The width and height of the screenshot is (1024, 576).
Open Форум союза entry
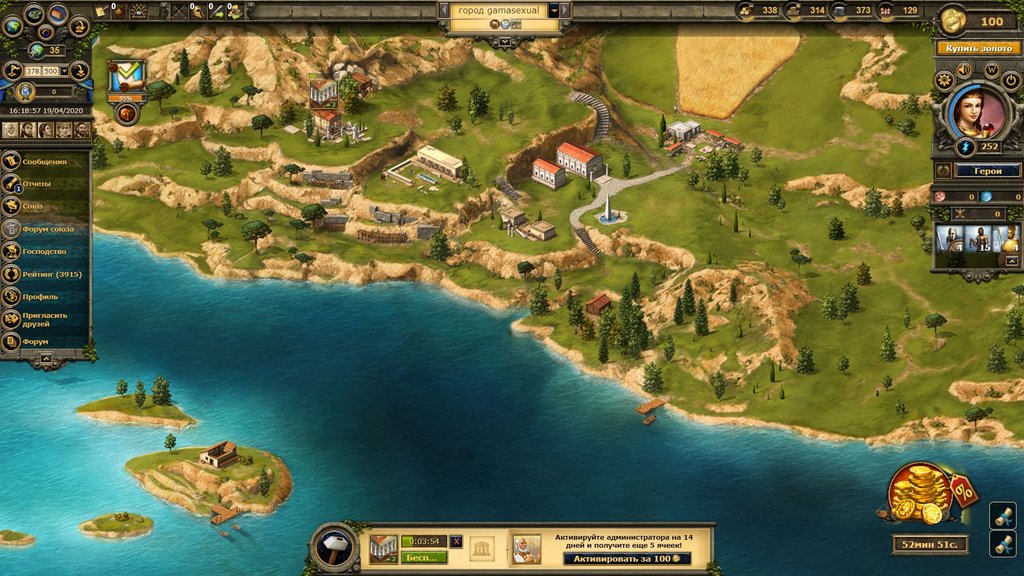coord(48,229)
